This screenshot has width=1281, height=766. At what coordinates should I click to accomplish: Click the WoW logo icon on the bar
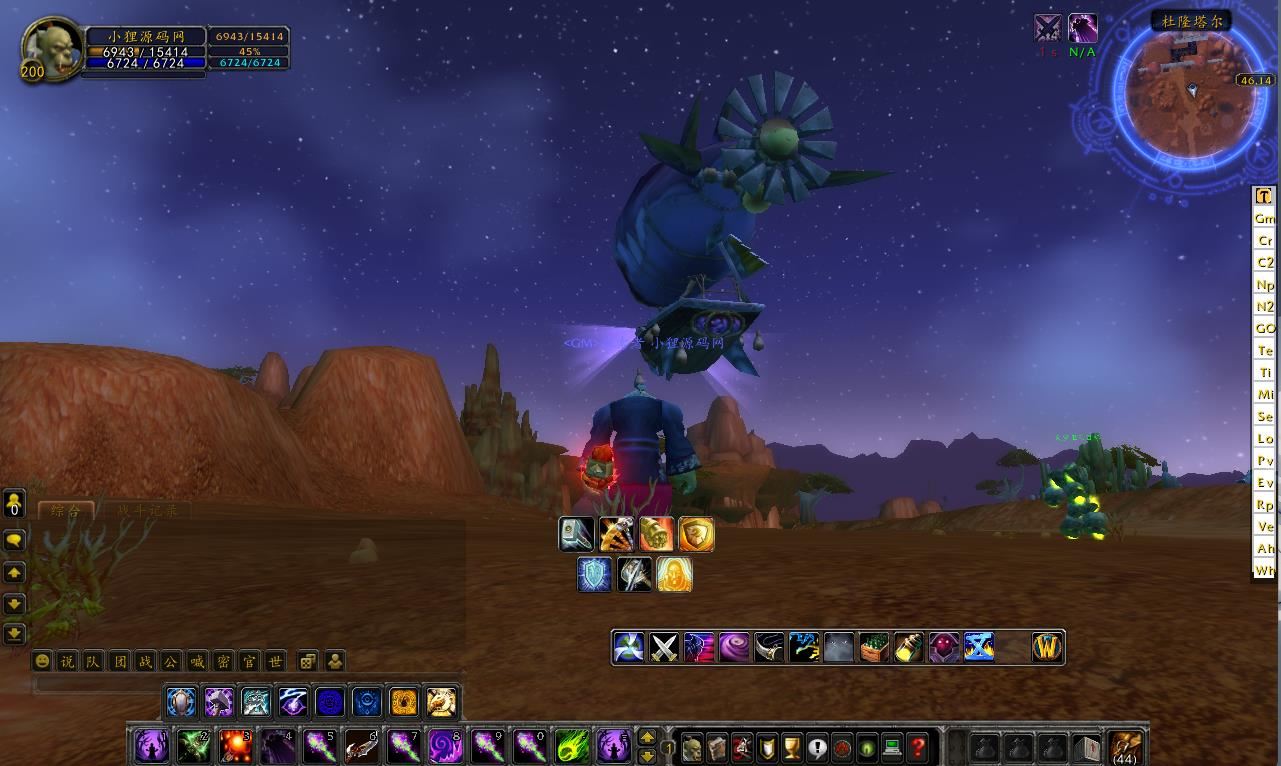(x=1047, y=647)
